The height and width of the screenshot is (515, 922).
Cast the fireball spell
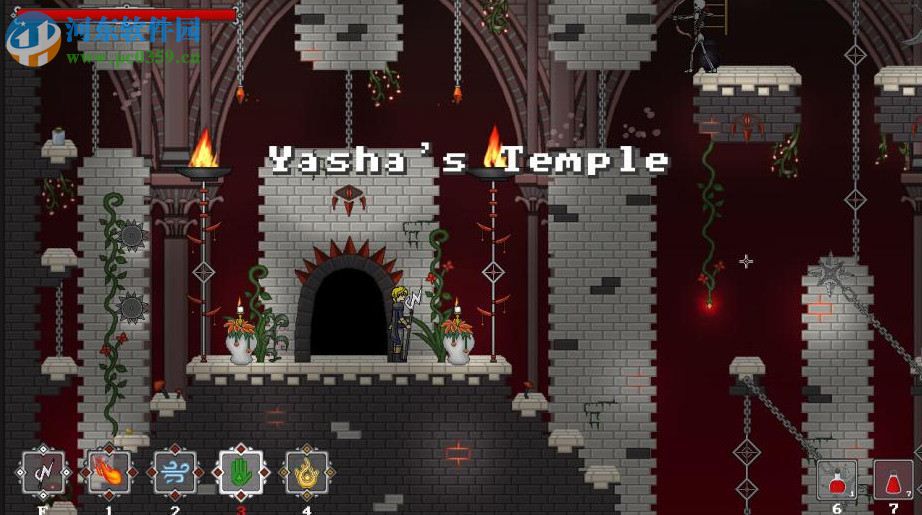tap(108, 472)
